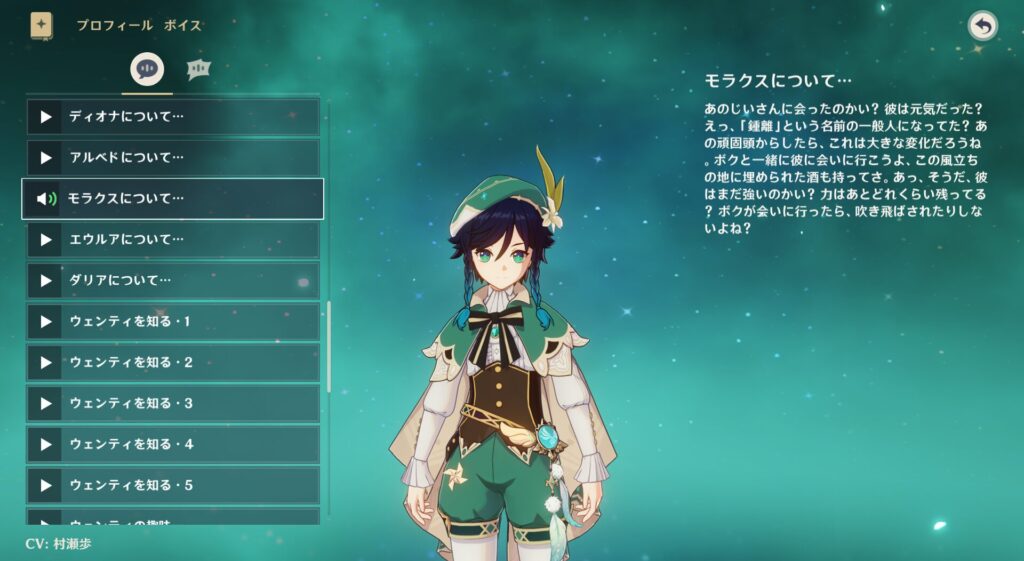Switch to the speech bubble voice tab

[x=147, y=69]
